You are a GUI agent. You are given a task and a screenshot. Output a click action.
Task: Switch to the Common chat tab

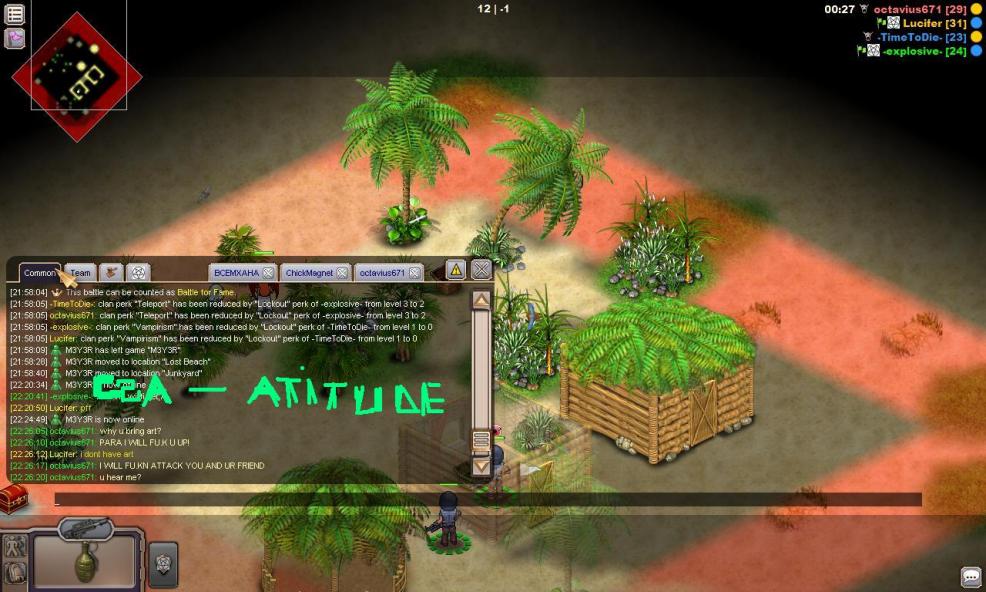40,273
